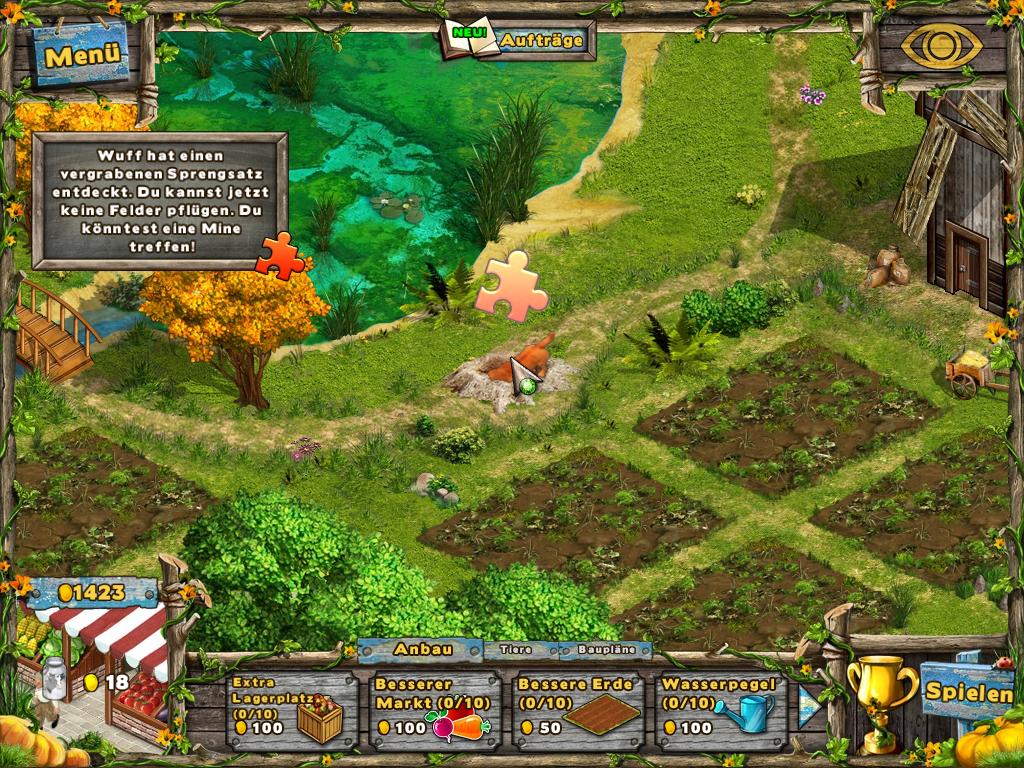1024x768 pixels.
Task: Open the Aufträge task book
Action: pyautogui.click(x=517, y=40)
